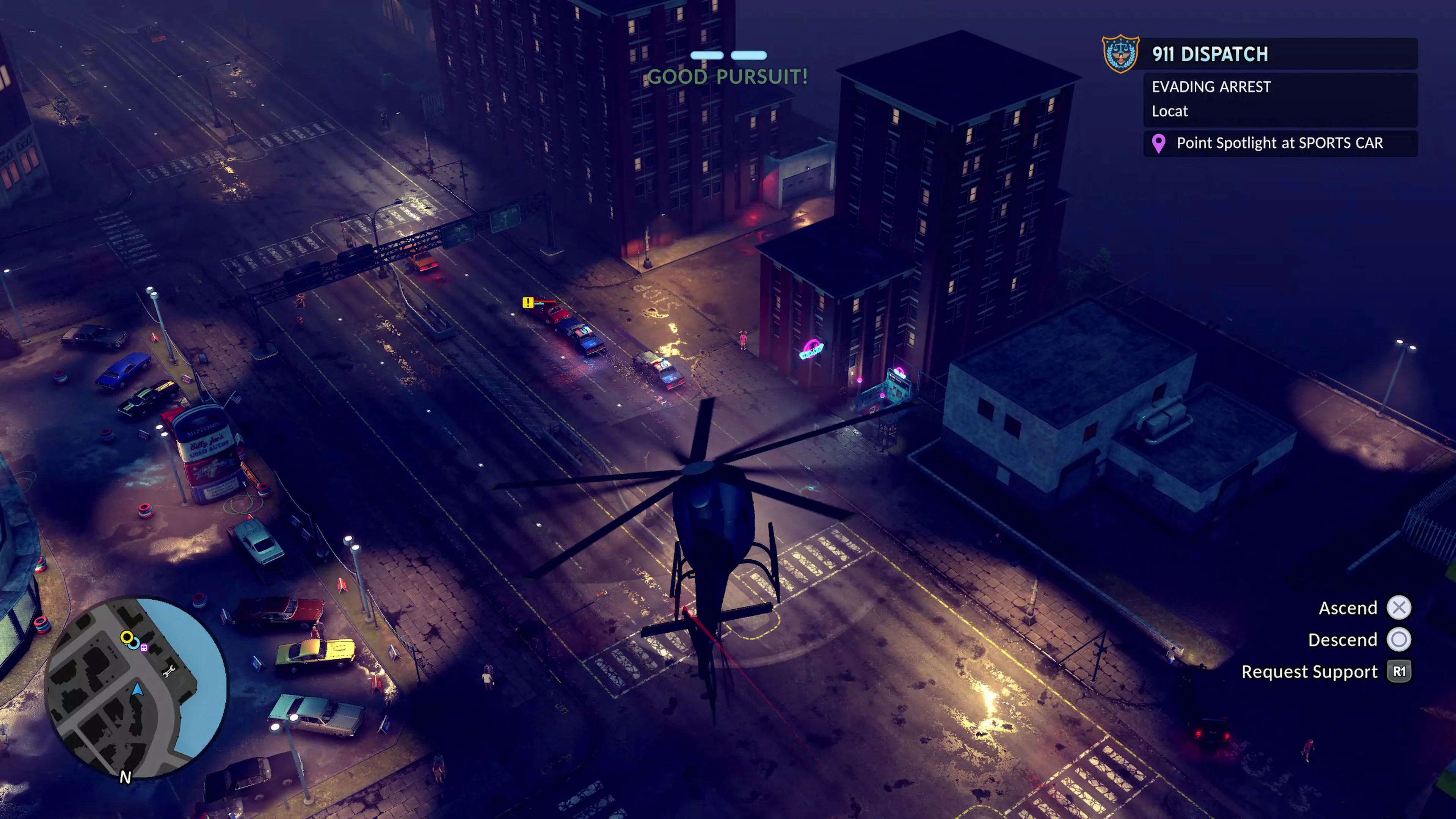
Task: Click the pursuit progress bar above GOOD PURSUIT text
Action: [x=728, y=55]
